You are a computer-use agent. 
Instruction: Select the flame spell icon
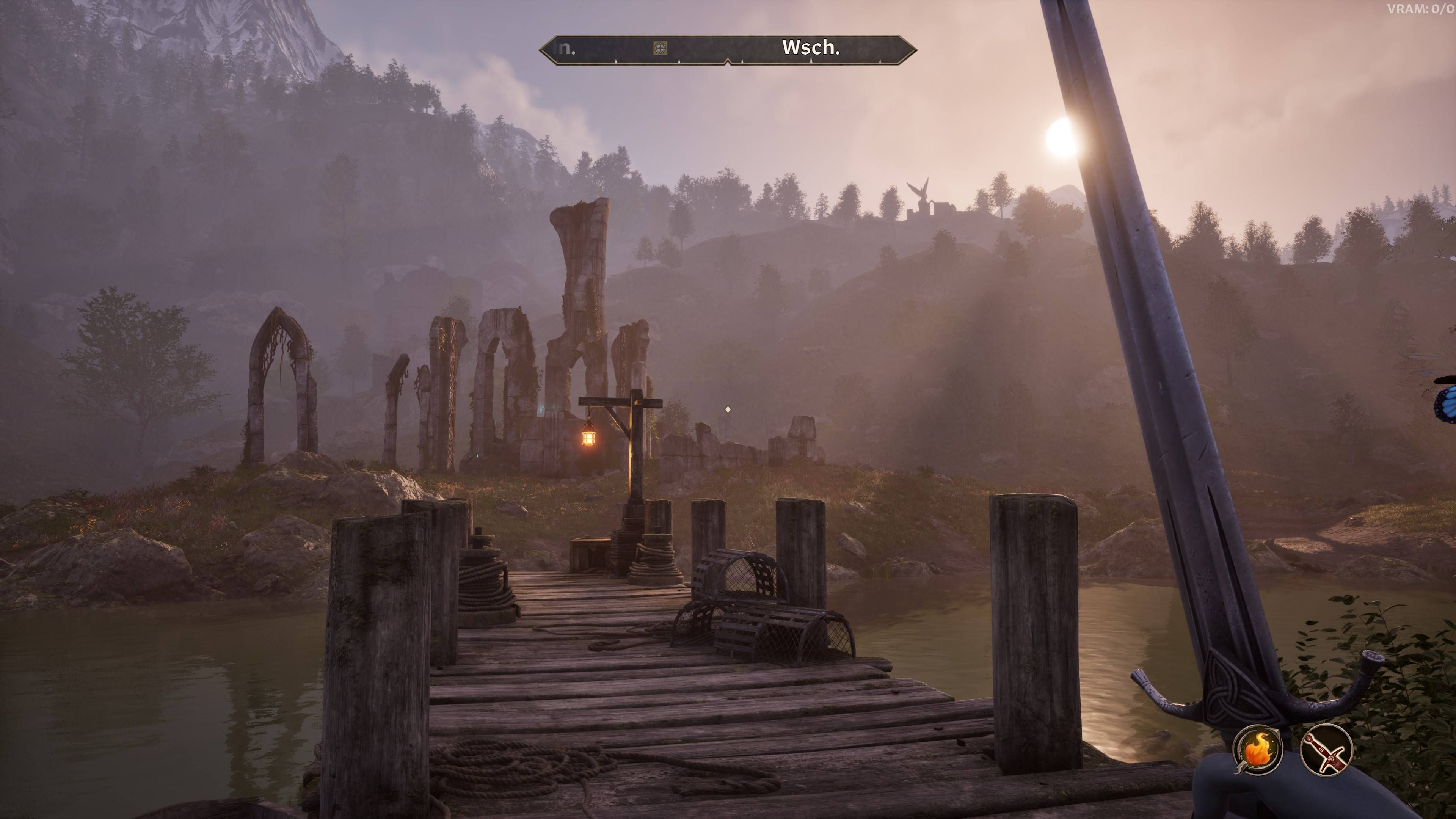point(1257,751)
